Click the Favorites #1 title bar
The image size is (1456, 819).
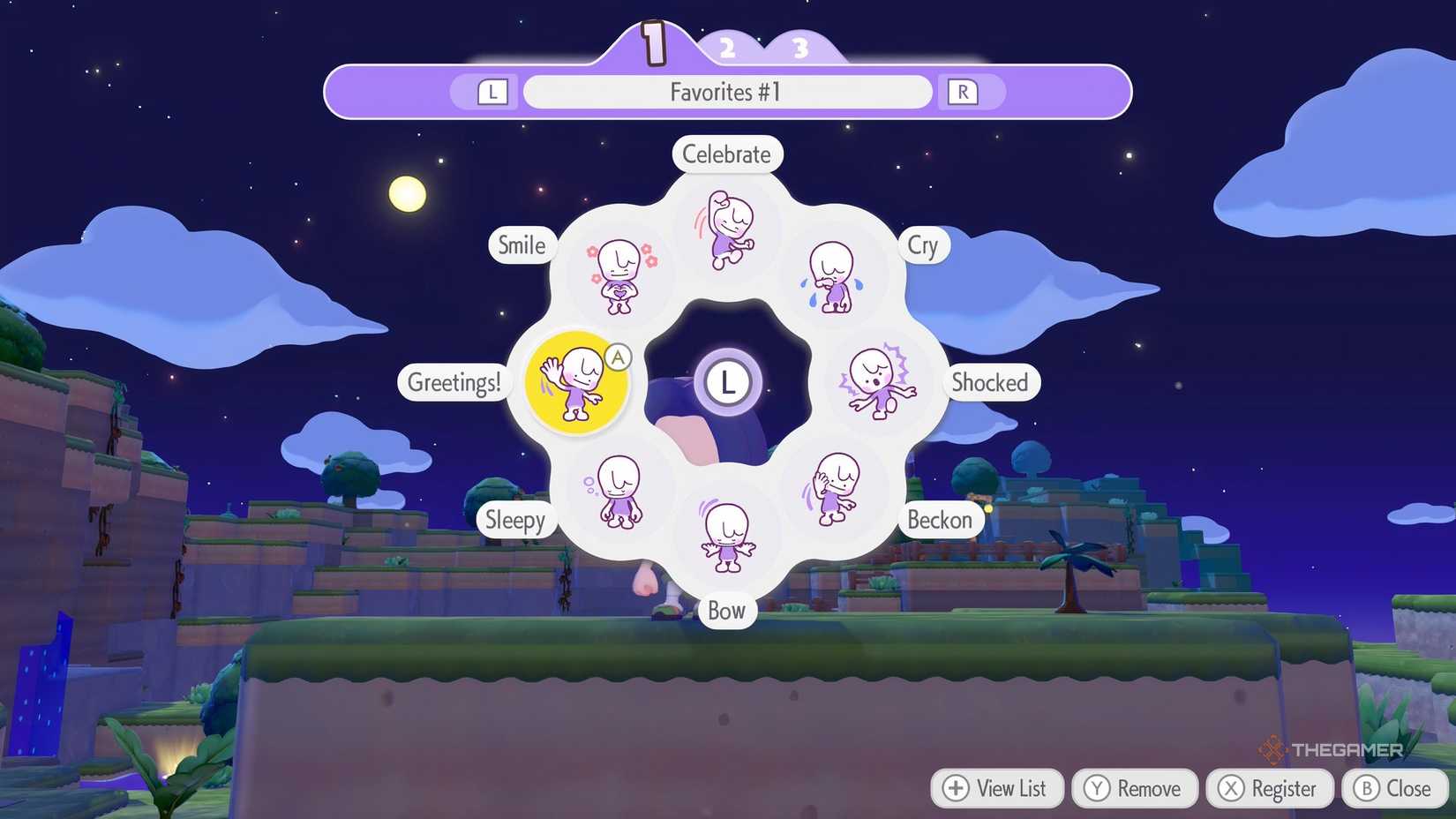tap(726, 91)
